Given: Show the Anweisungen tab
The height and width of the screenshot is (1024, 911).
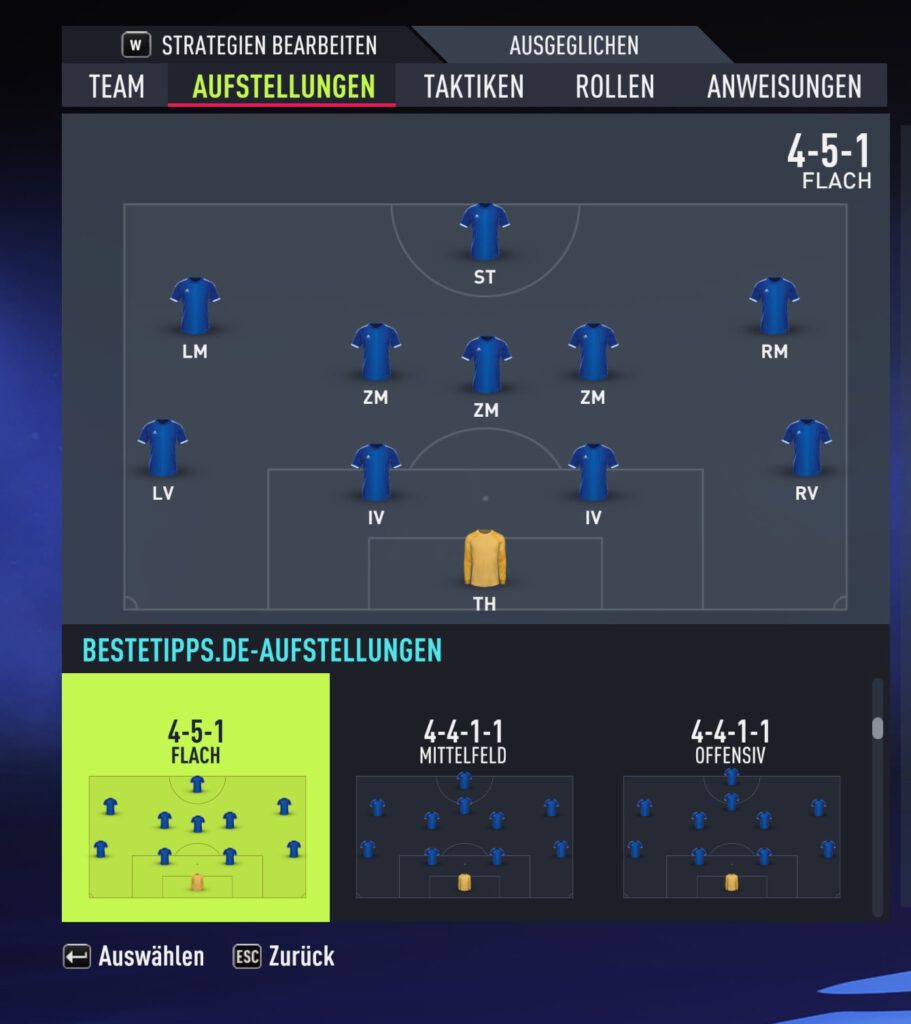Looking at the screenshot, I should (784, 86).
